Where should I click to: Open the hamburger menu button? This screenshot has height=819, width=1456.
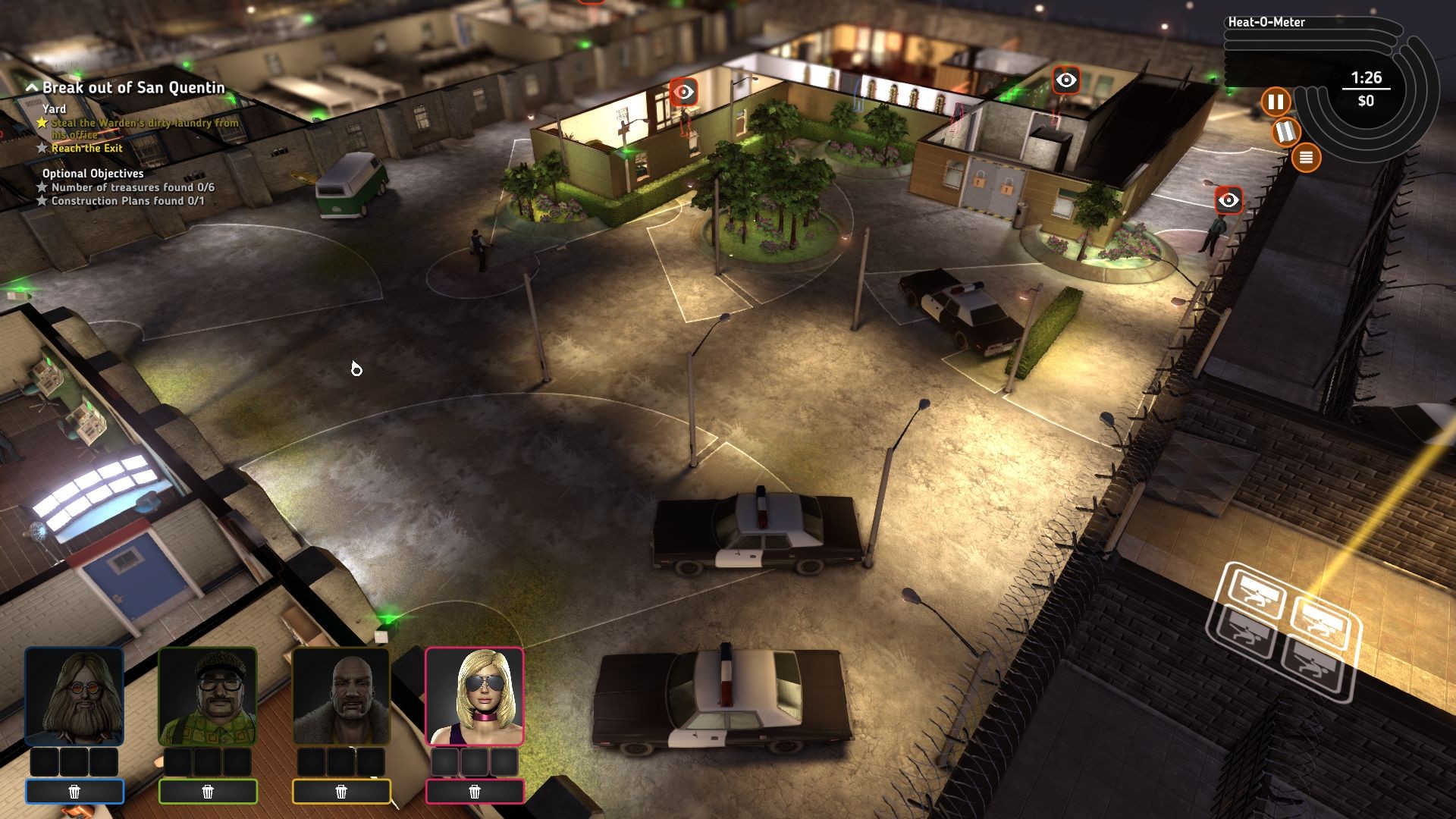coord(1306,158)
